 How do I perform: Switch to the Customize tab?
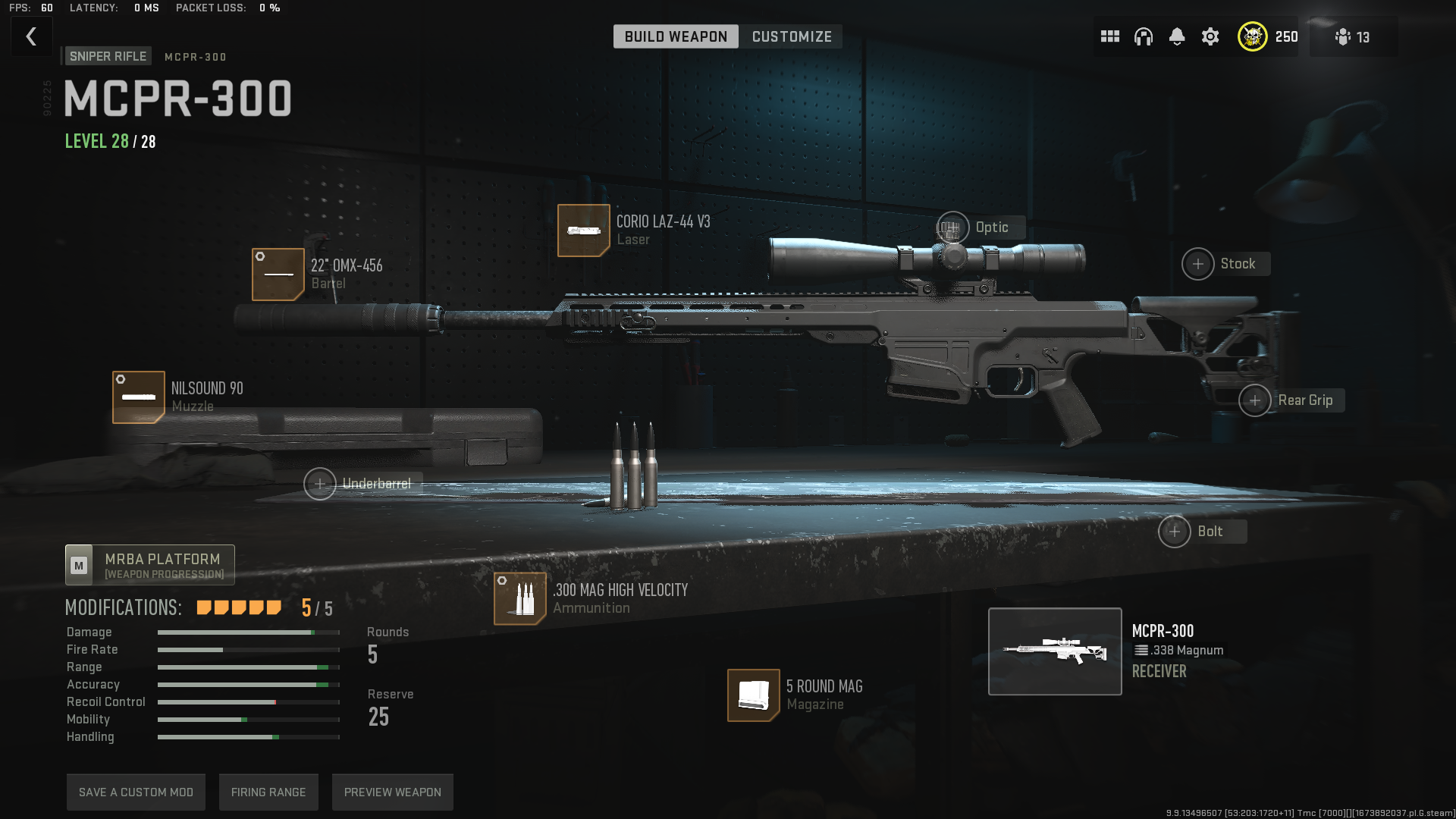point(791,36)
